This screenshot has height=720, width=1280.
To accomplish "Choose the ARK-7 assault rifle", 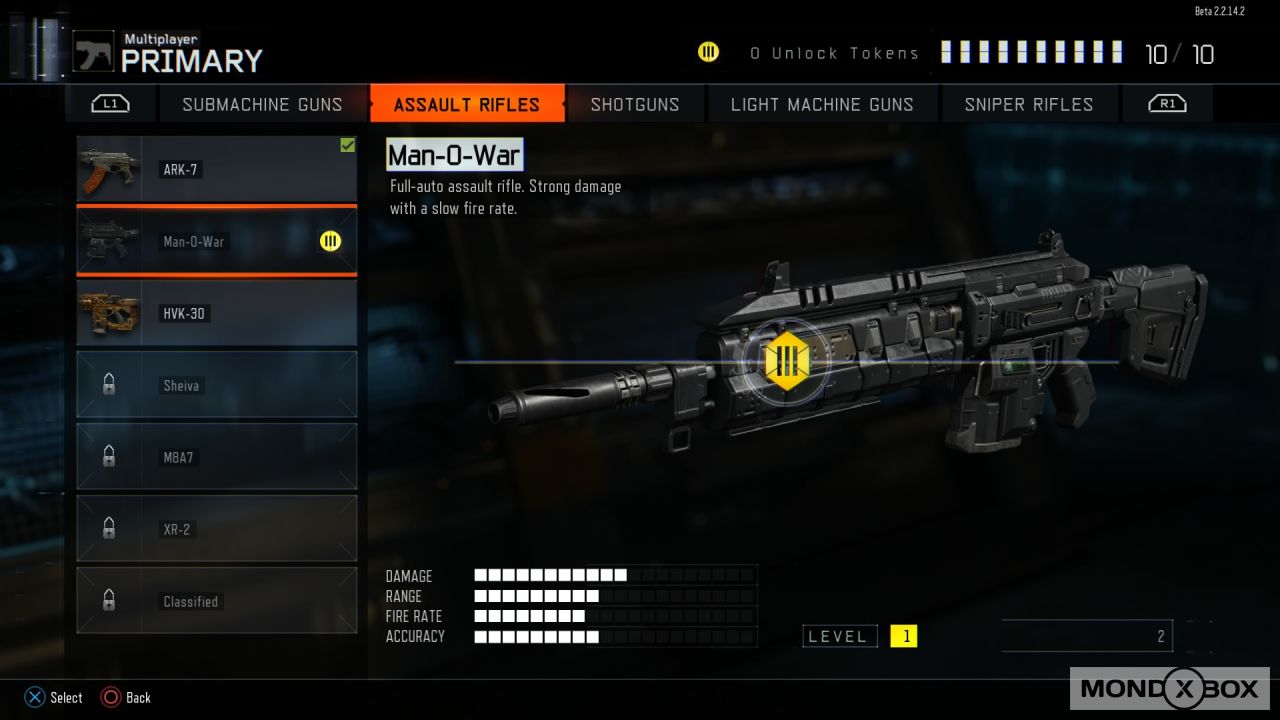I will (217, 170).
